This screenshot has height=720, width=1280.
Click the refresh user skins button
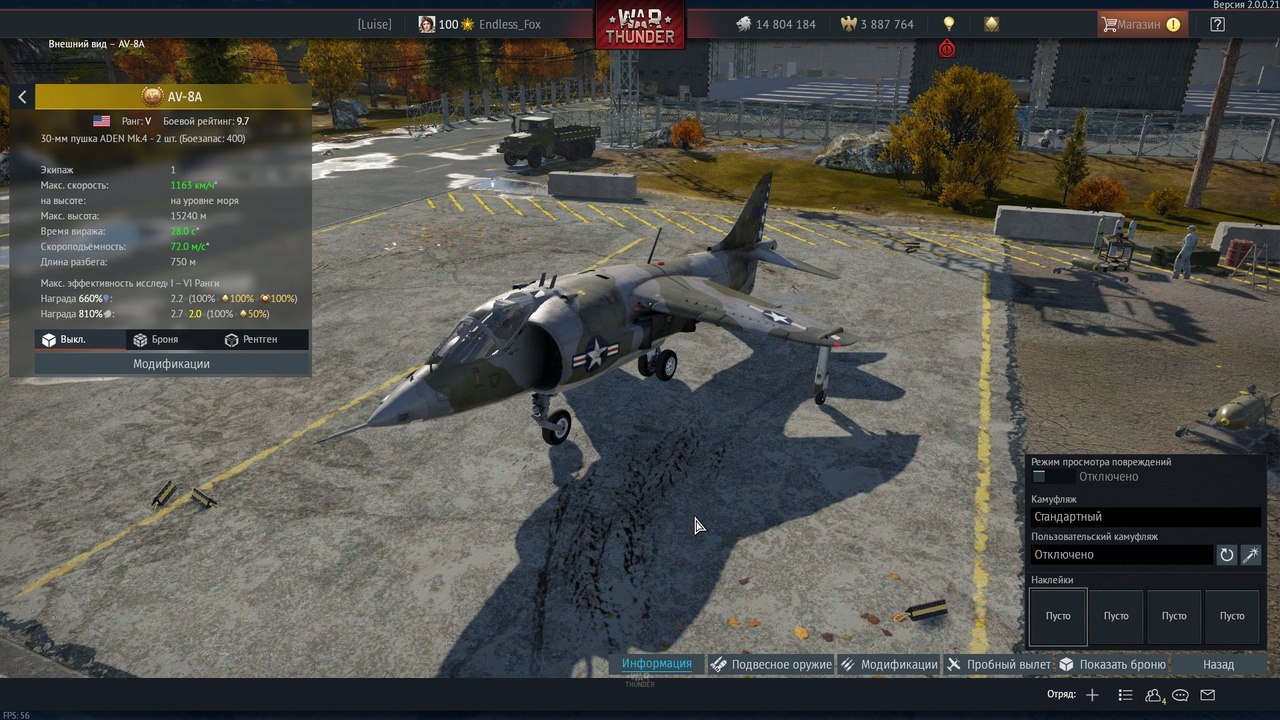click(1227, 555)
